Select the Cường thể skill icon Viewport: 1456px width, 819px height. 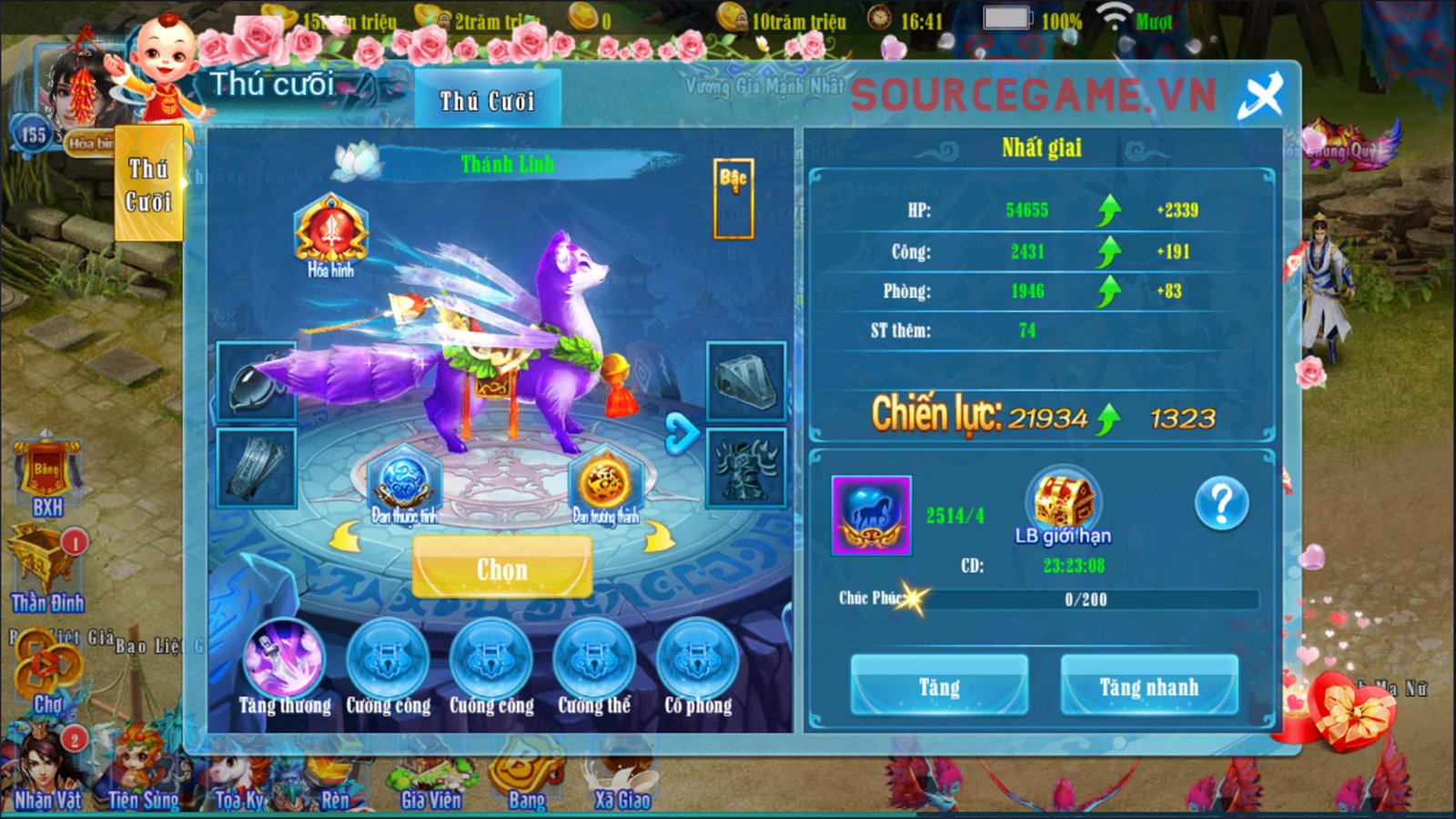click(594, 660)
